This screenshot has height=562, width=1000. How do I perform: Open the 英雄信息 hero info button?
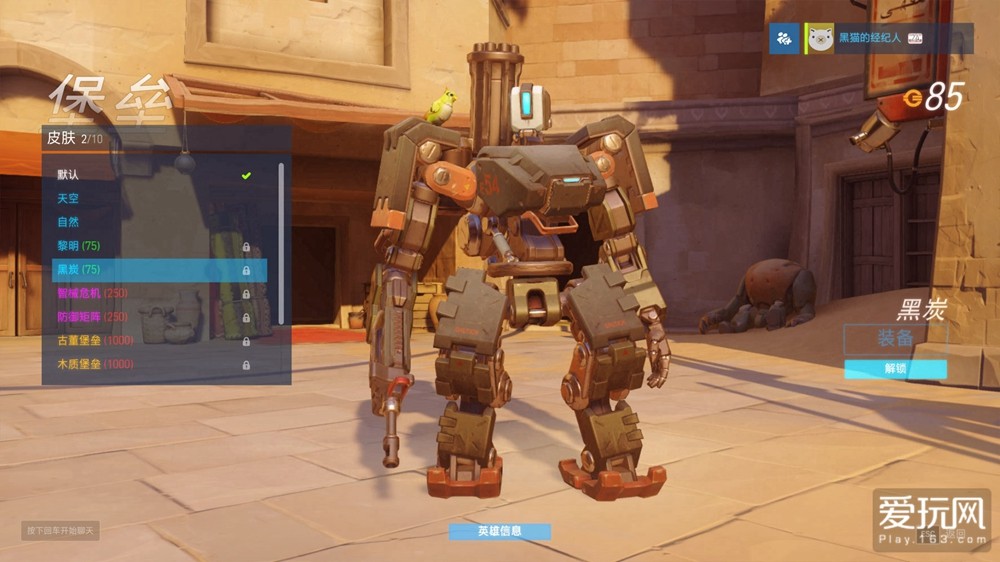click(499, 531)
